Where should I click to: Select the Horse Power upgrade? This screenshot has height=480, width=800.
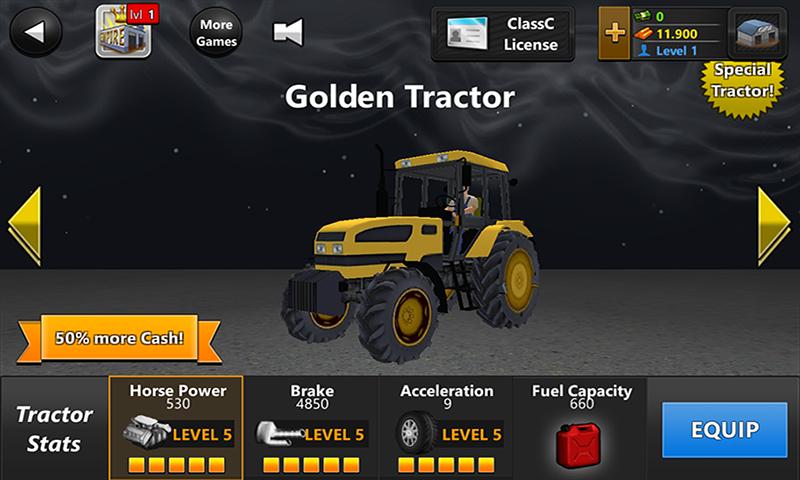tap(177, 428)
